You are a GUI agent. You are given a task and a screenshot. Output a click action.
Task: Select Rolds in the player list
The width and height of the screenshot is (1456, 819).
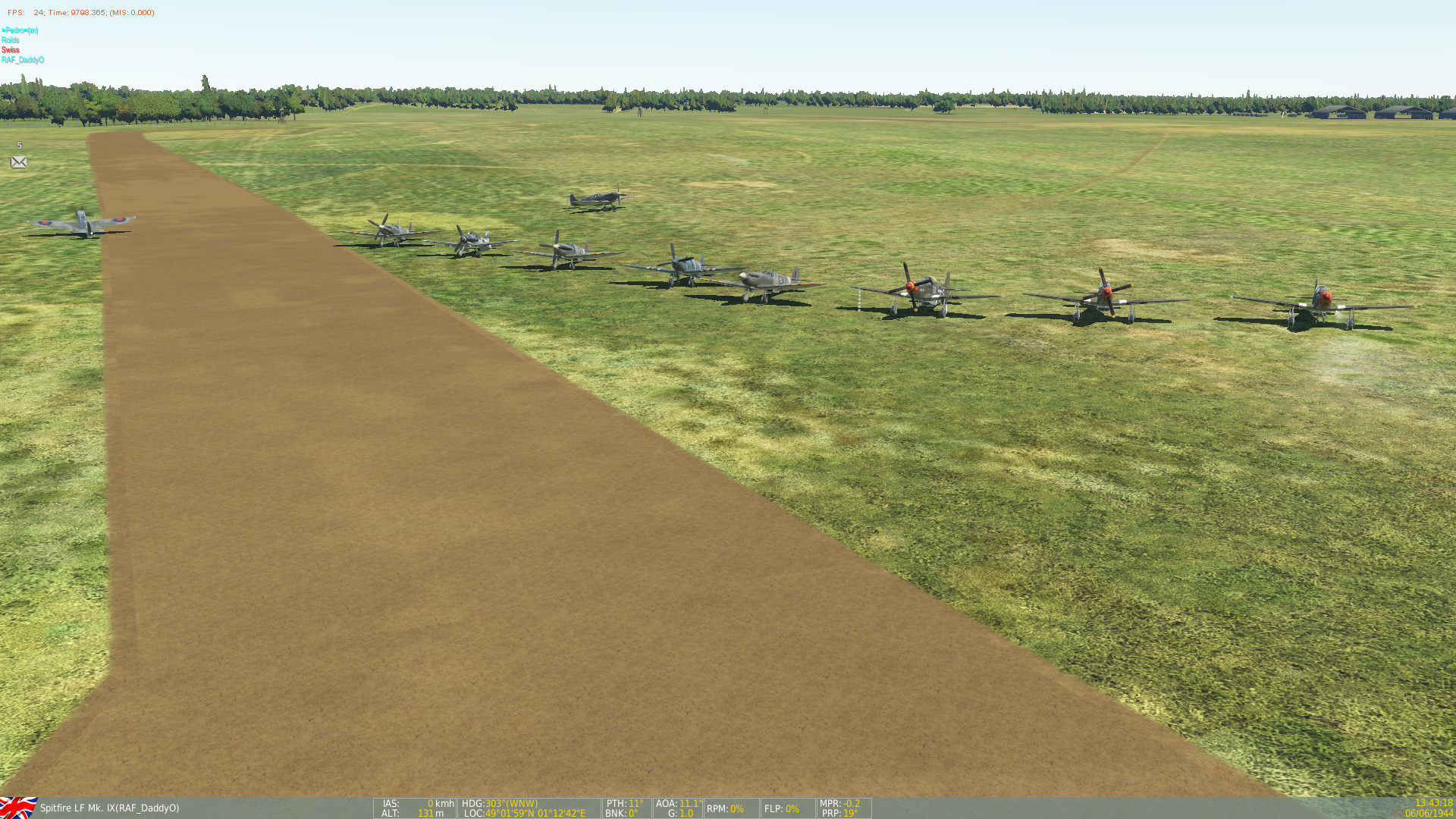[11, 40]
